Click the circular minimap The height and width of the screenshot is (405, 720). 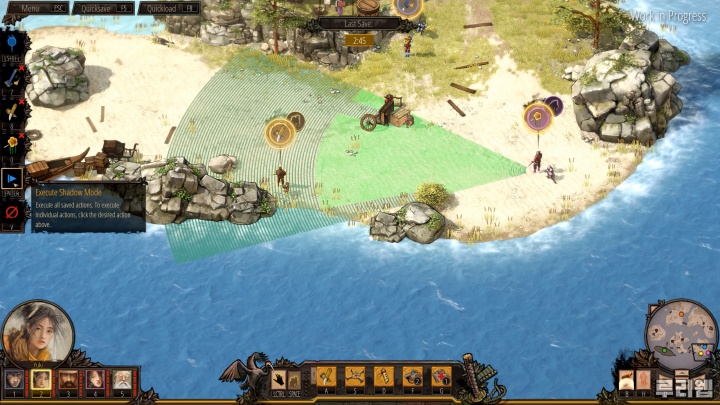(681, 335)
